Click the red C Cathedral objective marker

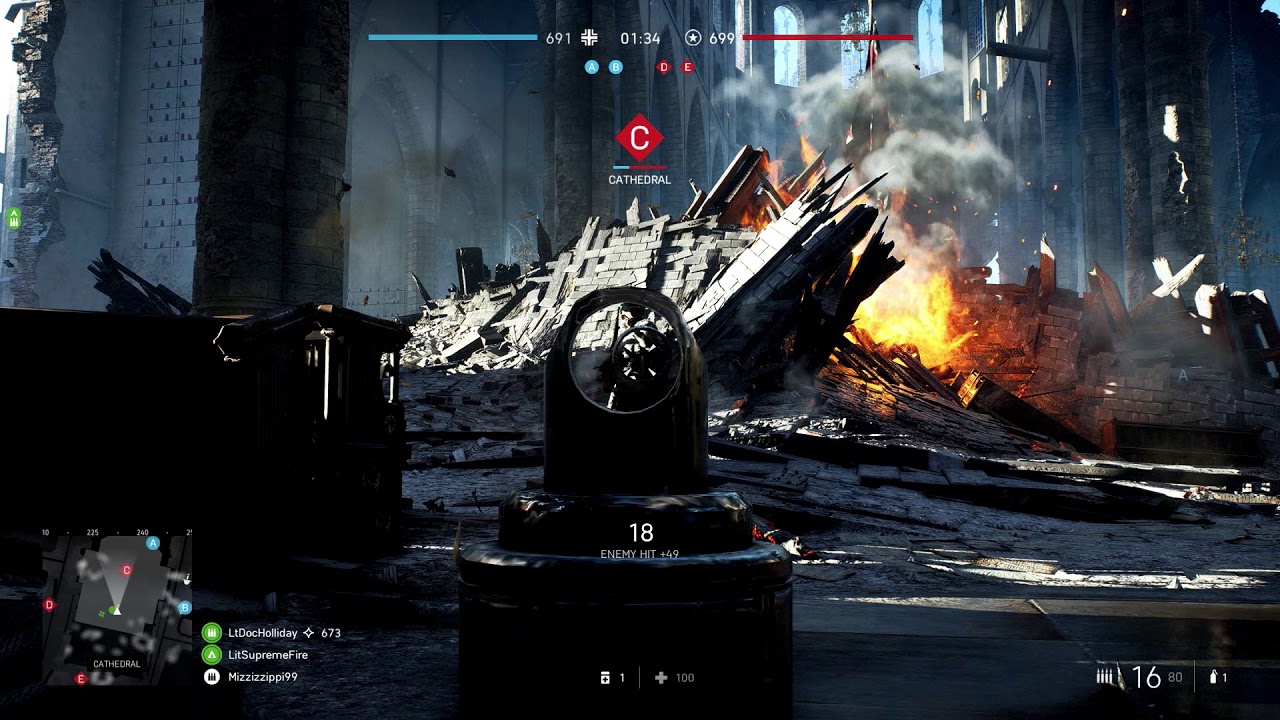coord(640,138)
